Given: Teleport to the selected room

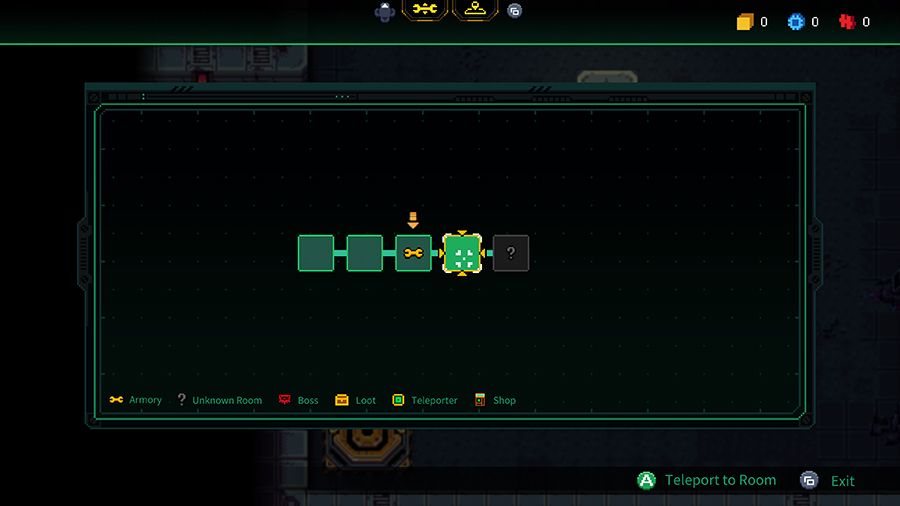Looking at the screenshot, I should click(707, 480).
